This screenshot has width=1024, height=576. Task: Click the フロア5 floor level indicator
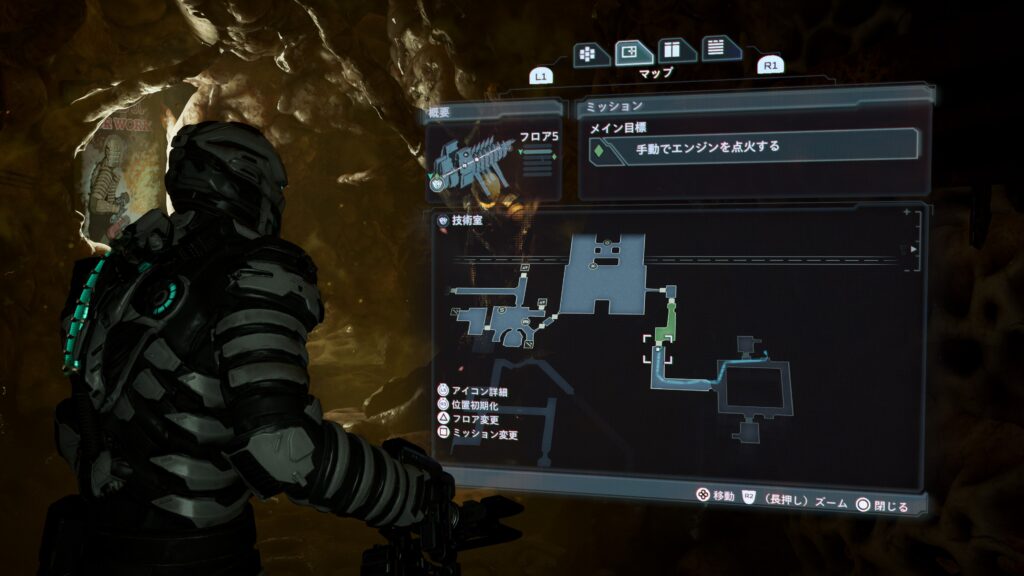point(538,134)
